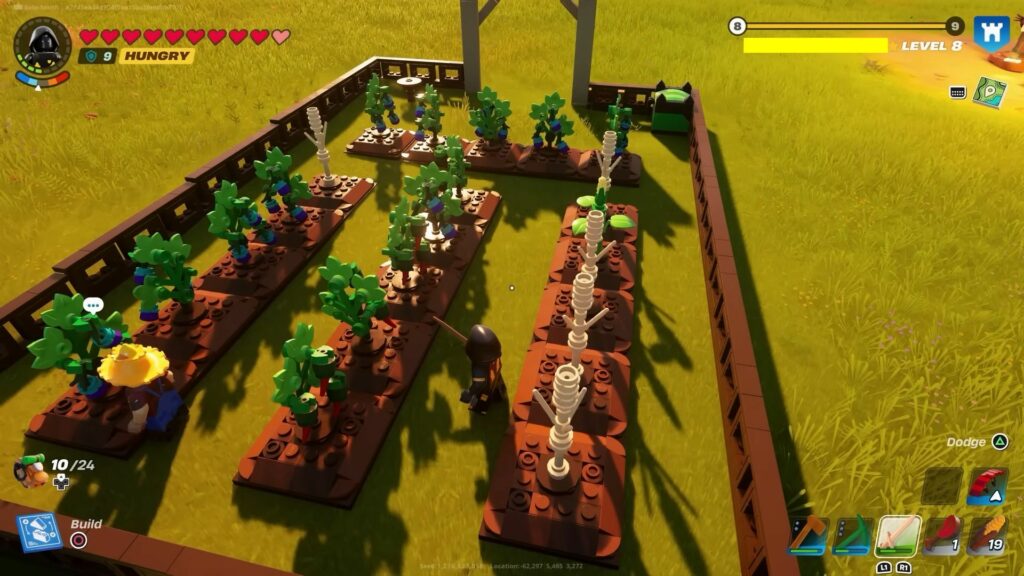Select the red meat slot with count 1

942,535
